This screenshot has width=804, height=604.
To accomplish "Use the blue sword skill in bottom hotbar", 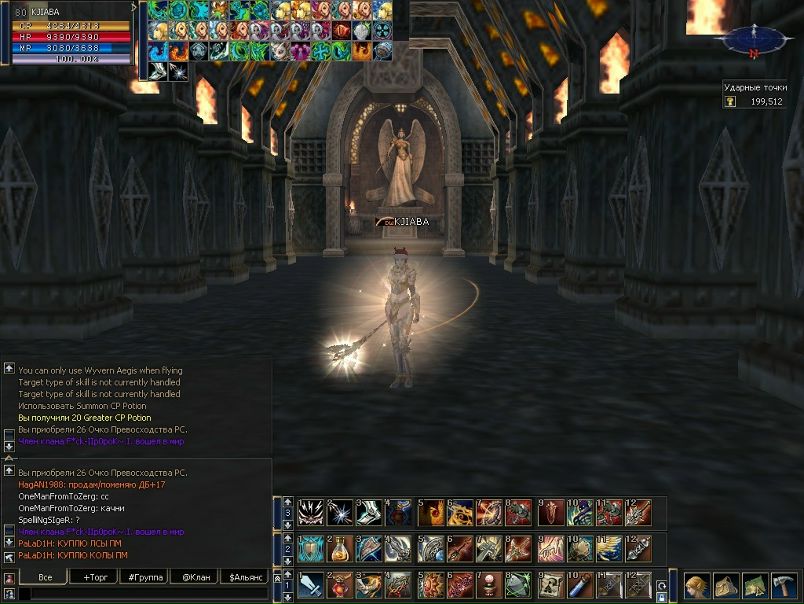I will (x=310, y=584).
